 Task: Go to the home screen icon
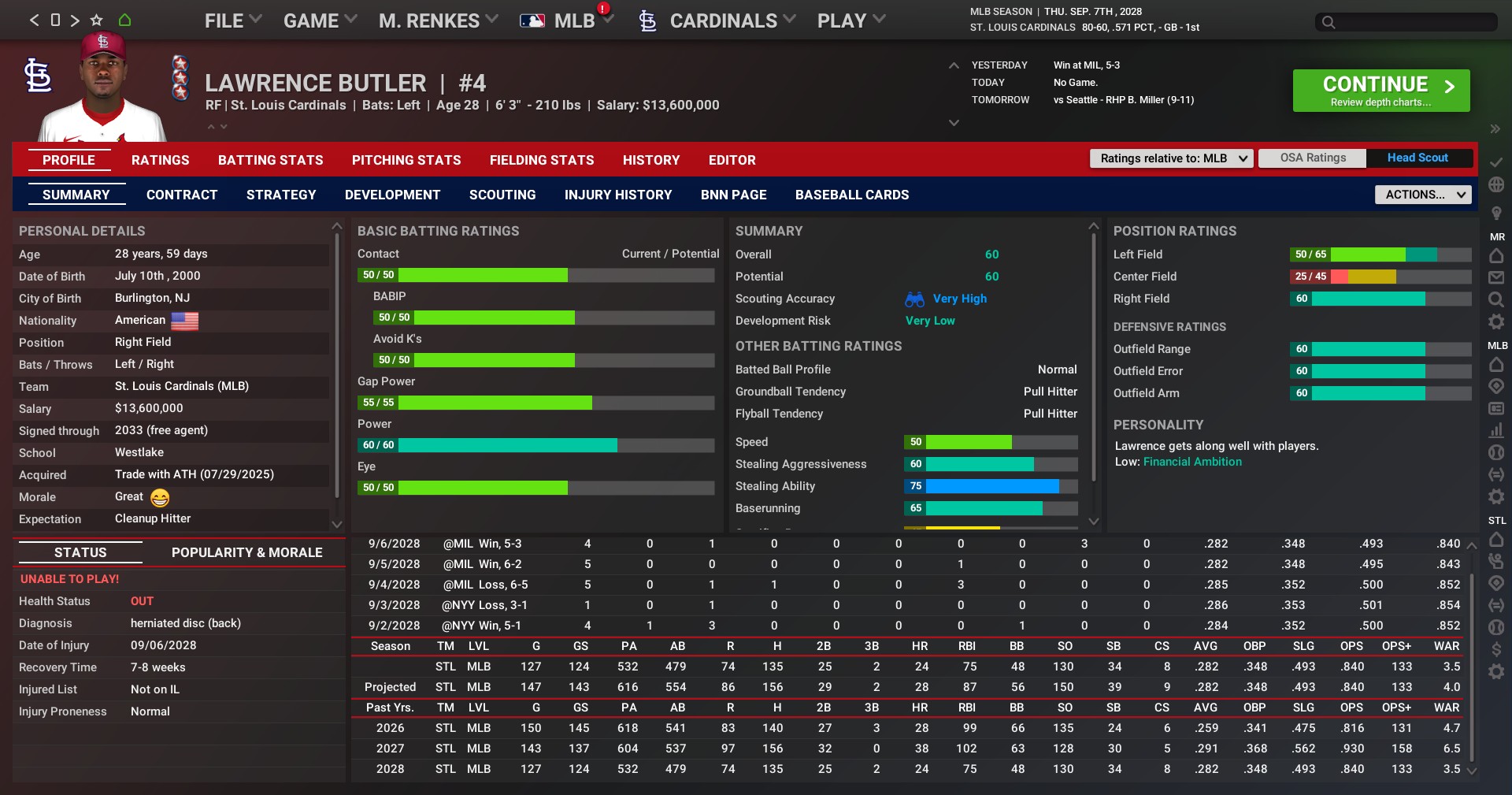pos(124,20)
